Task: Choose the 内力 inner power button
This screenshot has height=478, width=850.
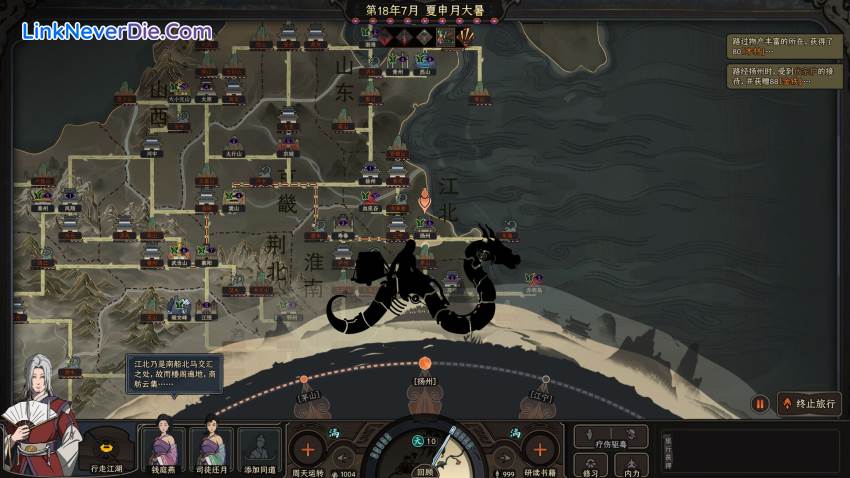Action: [x=631, y=464]
